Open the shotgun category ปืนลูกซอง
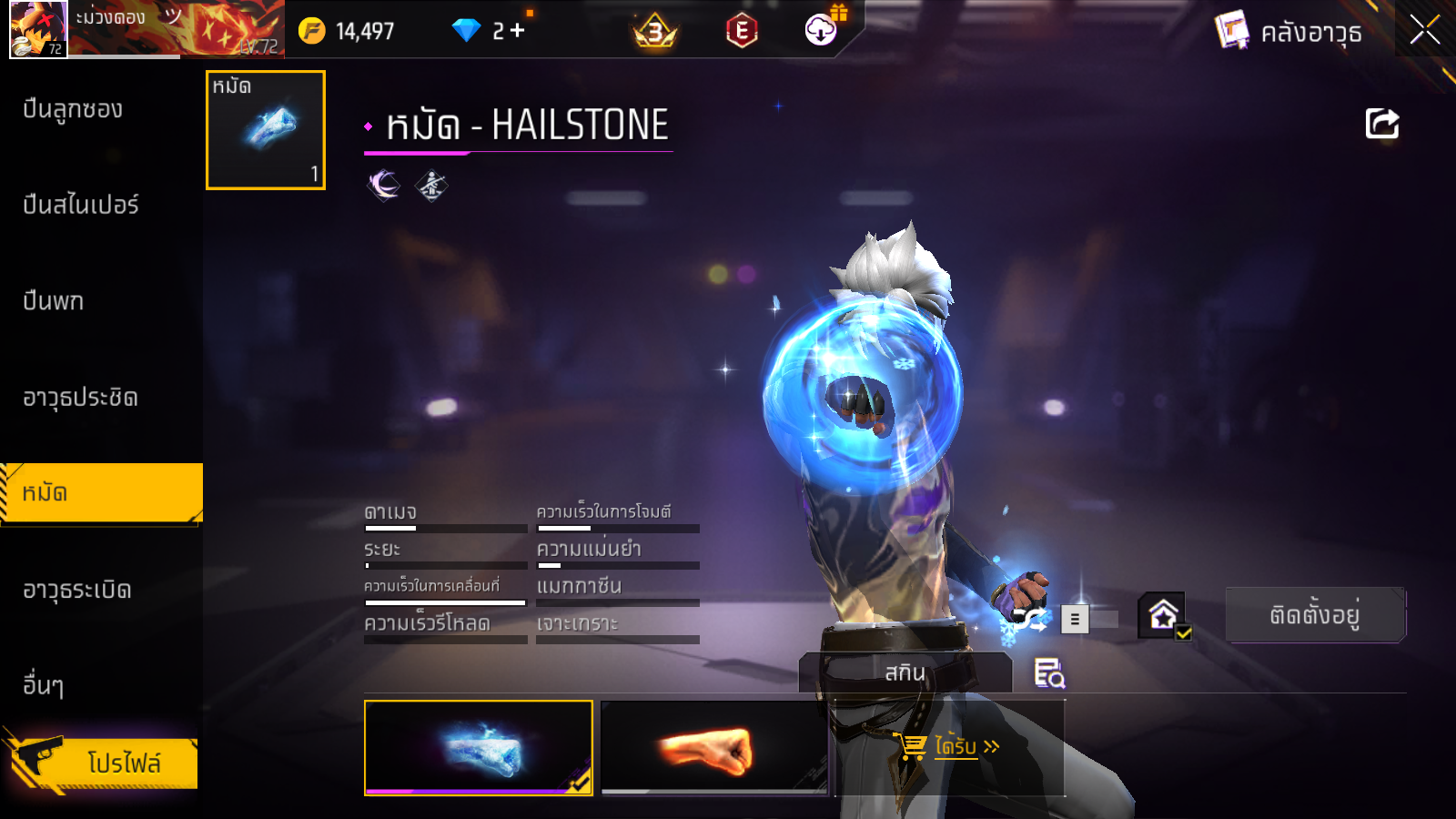1456x819 pixels. coord(73,109)
